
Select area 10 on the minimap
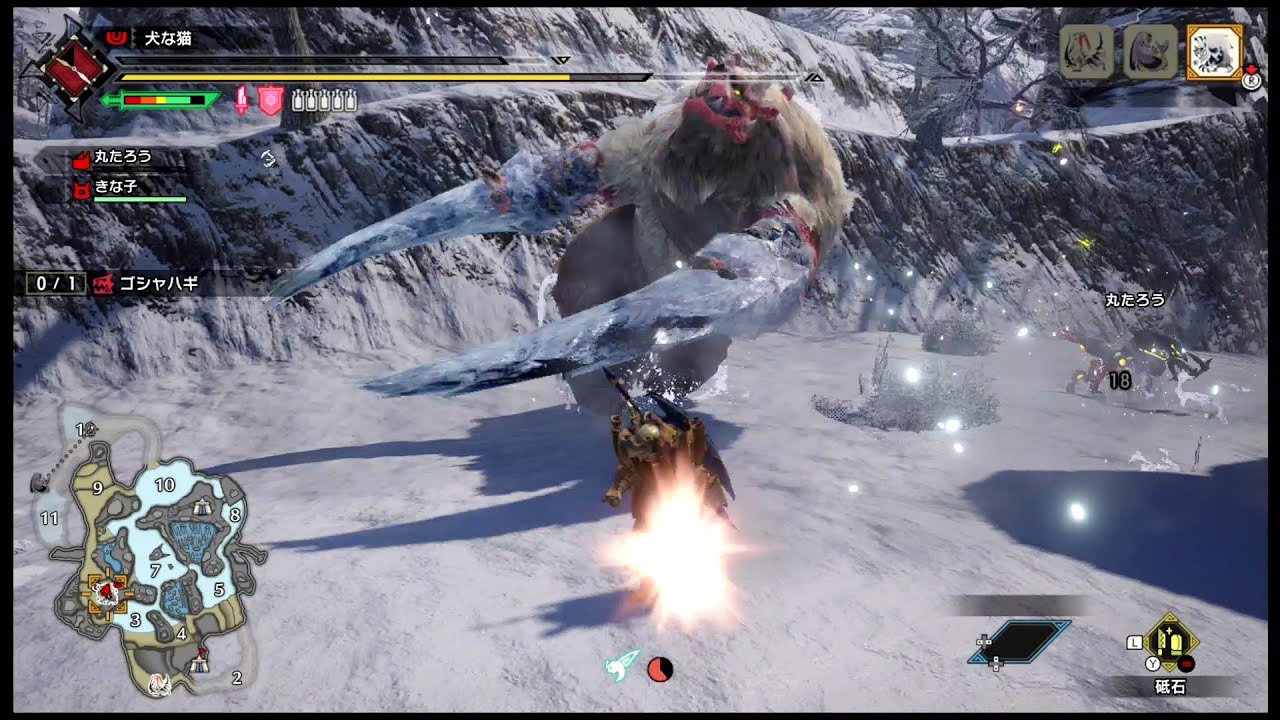(164, 485)
